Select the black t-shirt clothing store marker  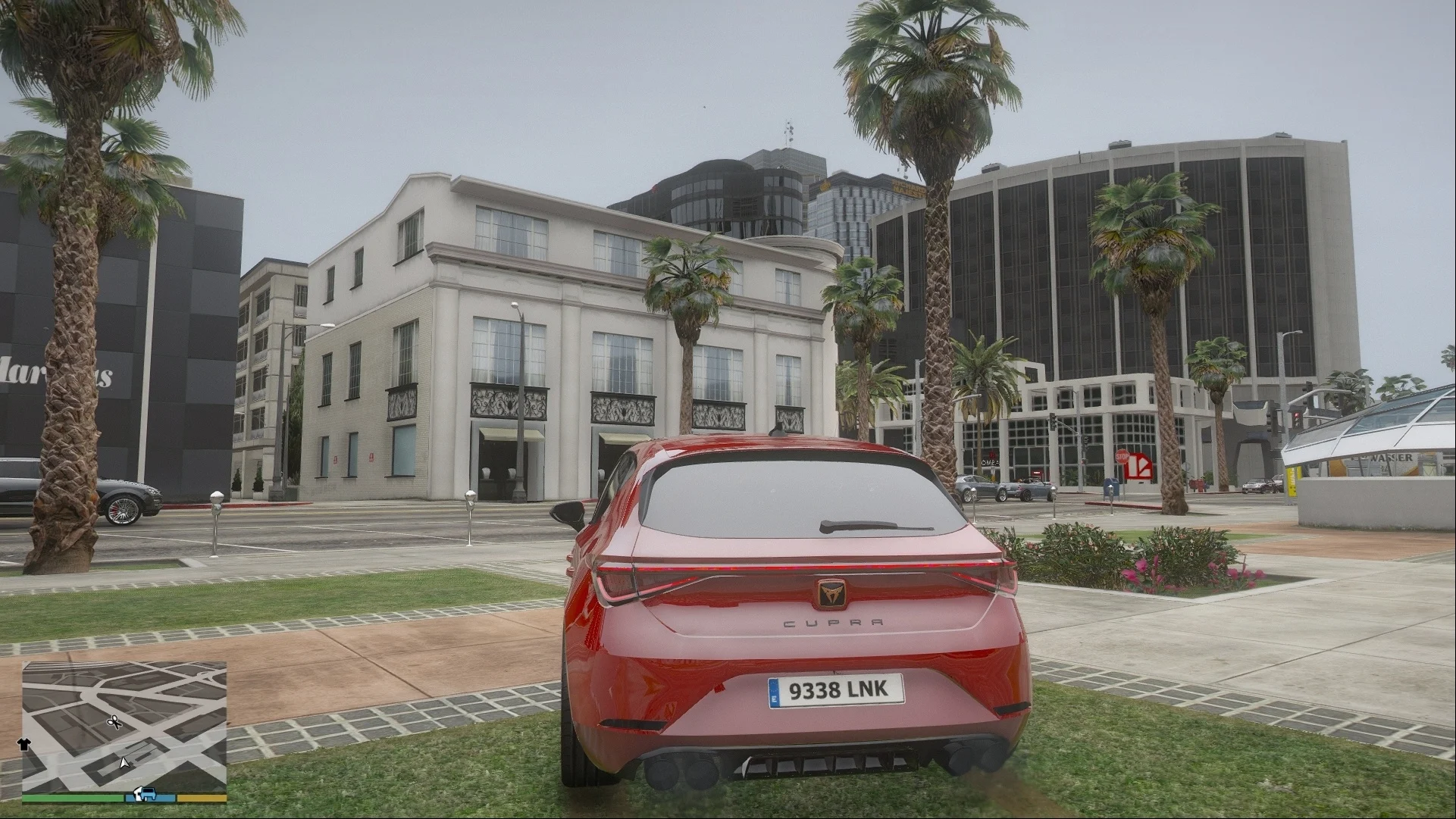pyautogui.click(x=22, y=744)
